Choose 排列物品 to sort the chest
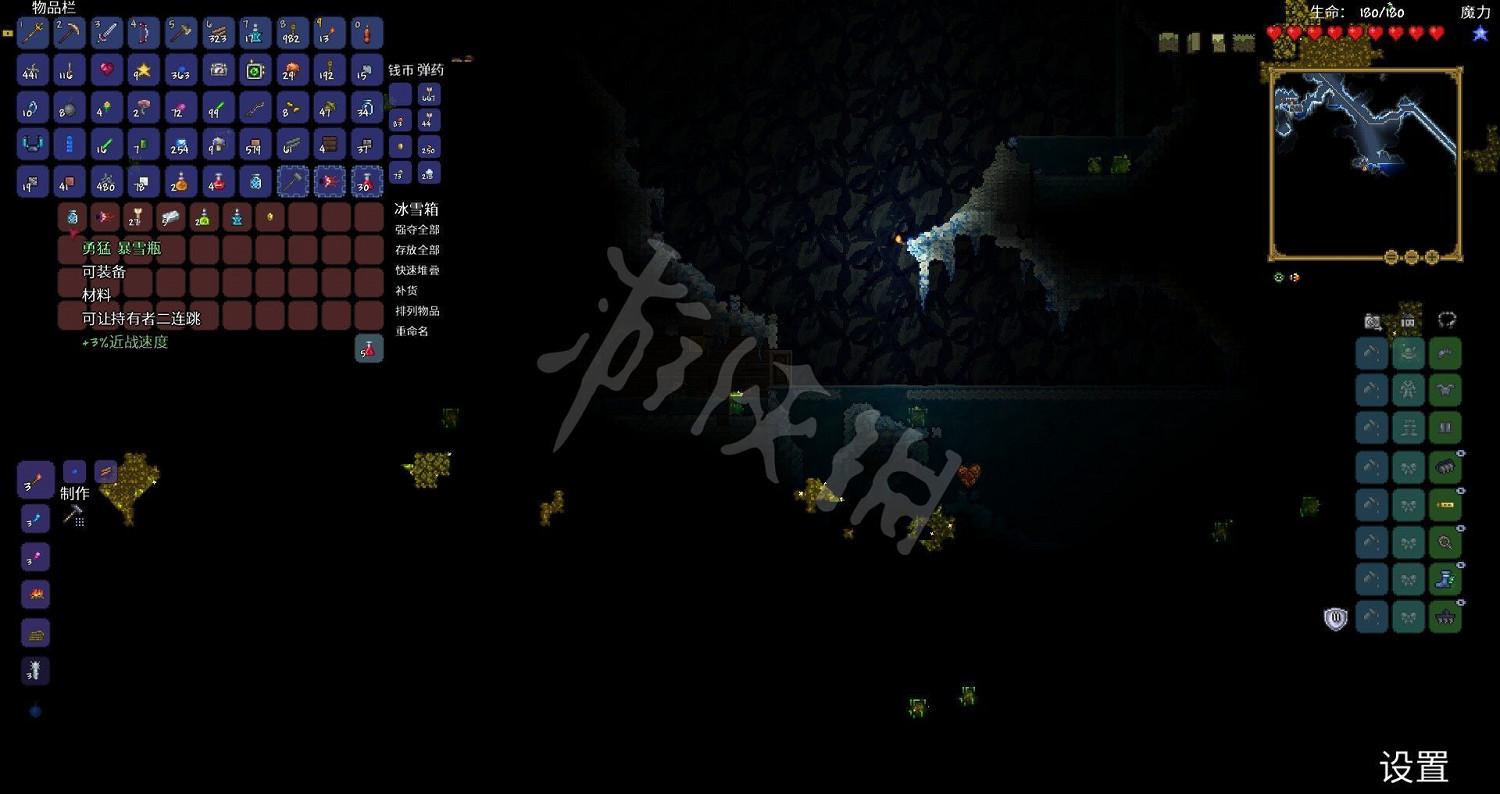 (416, 311)
